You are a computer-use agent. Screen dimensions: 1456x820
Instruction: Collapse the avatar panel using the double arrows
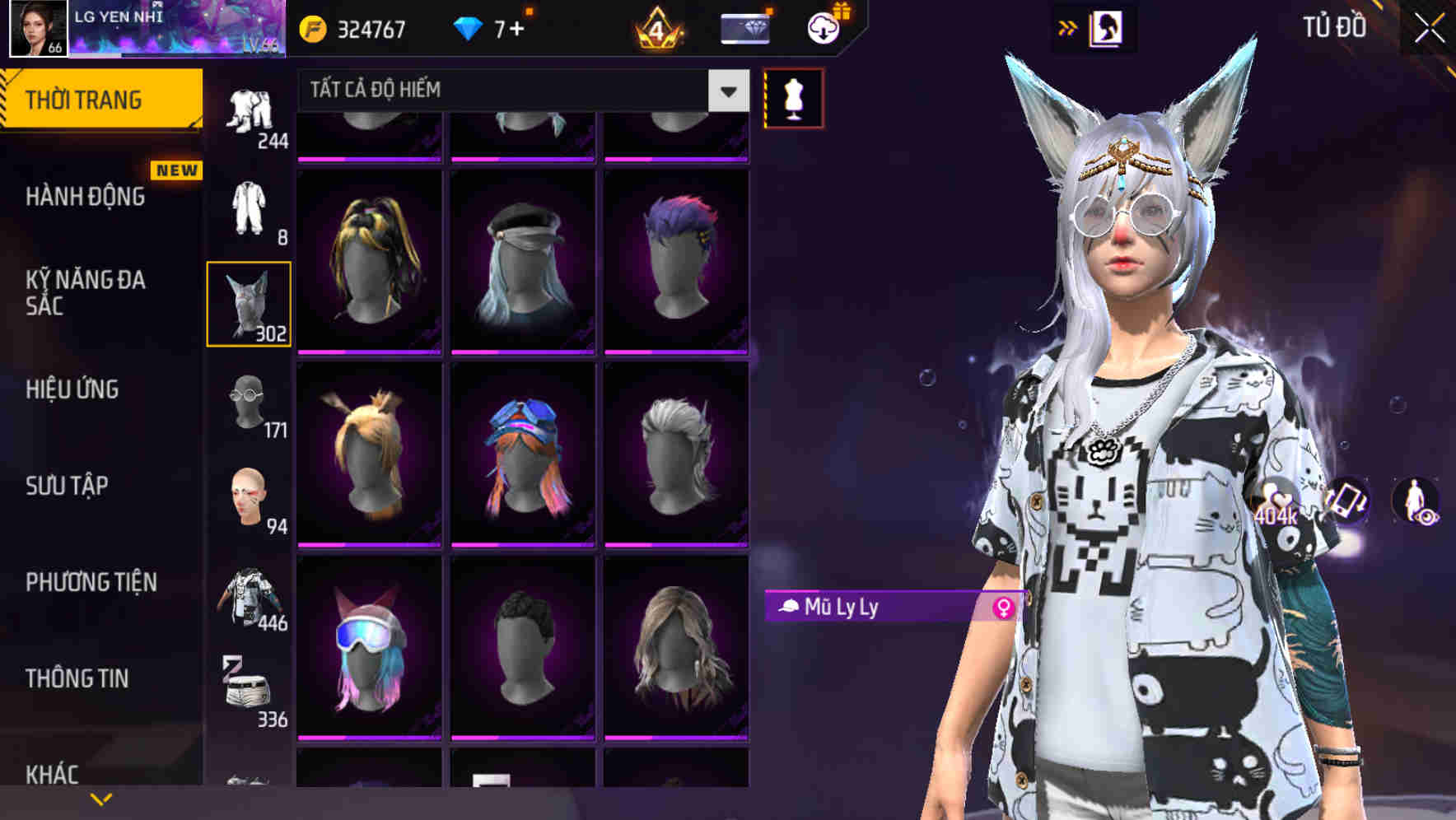tap(1069, 27)
